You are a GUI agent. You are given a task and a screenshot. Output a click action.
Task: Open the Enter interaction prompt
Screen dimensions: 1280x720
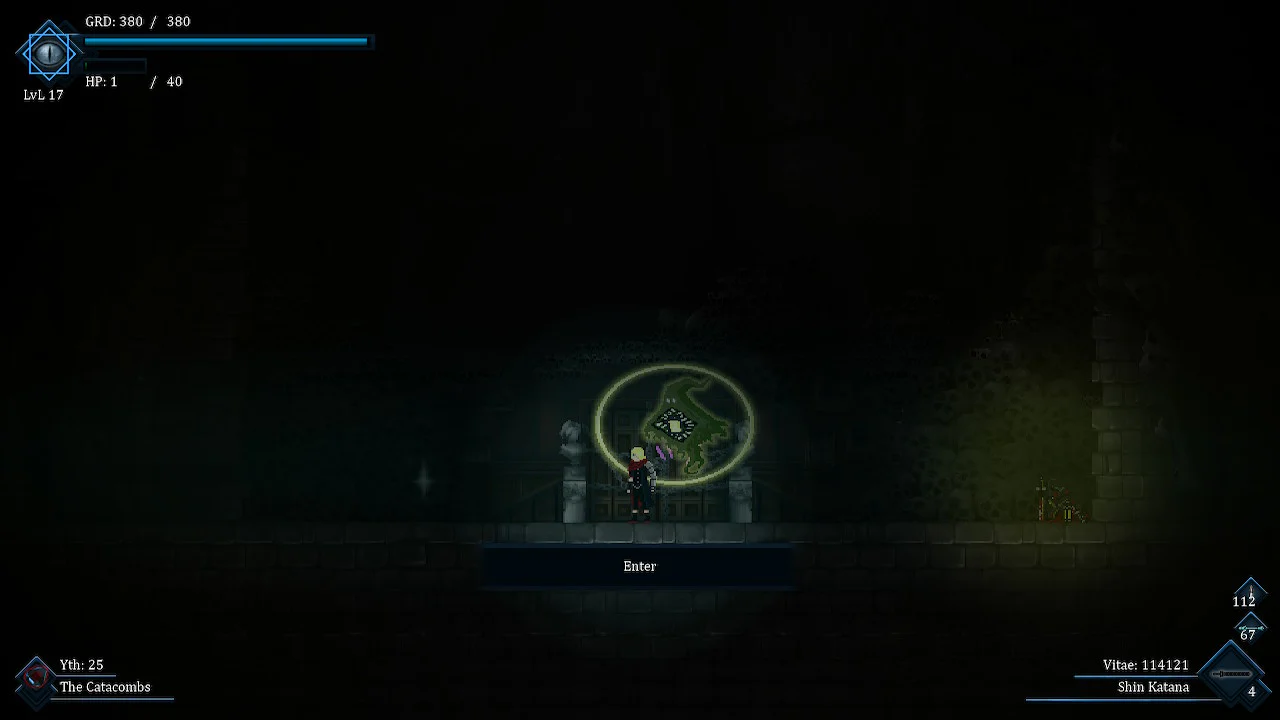[639, 566]
